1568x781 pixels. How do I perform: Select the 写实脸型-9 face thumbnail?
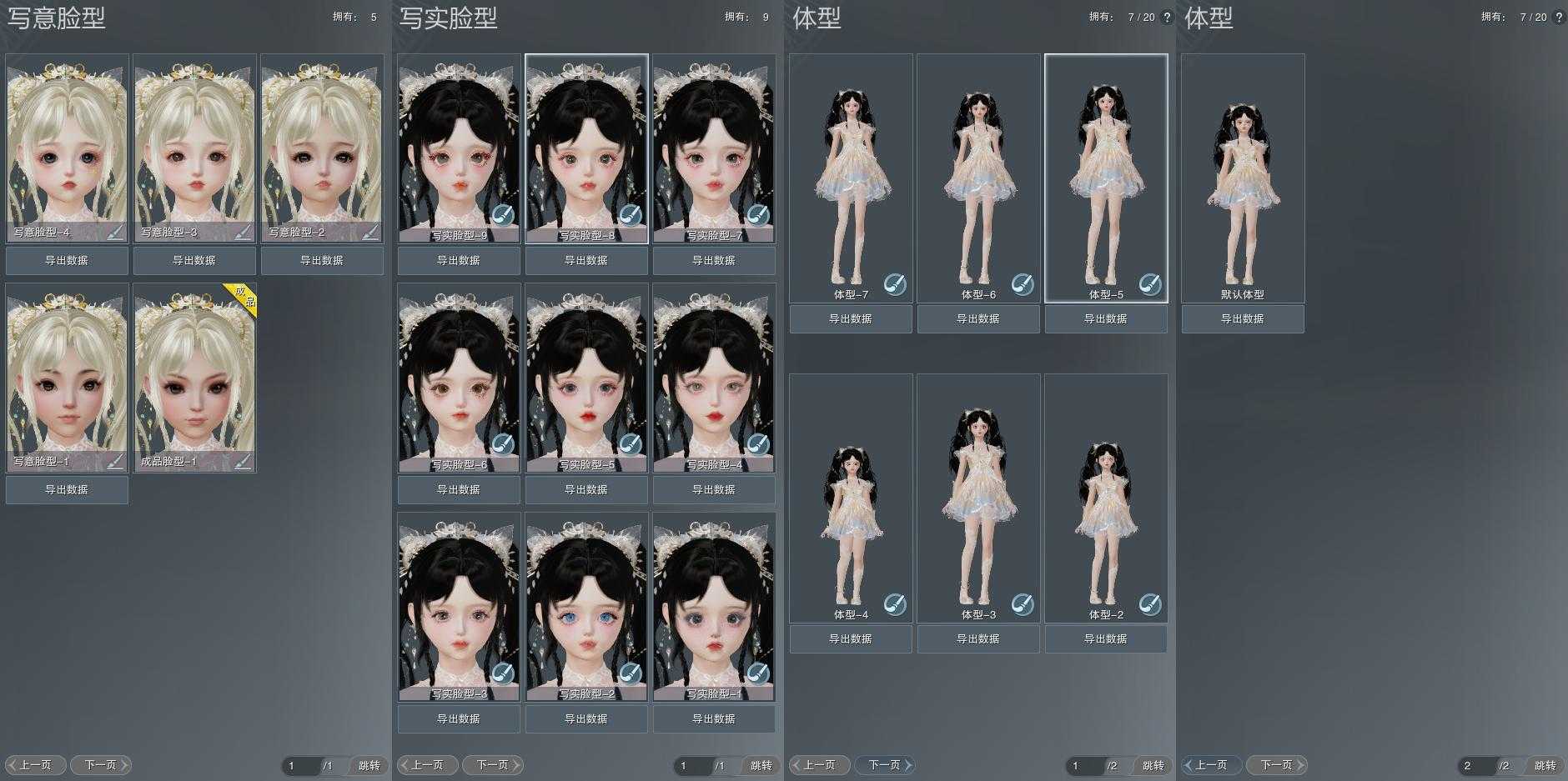pyautogui.click(x=459, y=146)
